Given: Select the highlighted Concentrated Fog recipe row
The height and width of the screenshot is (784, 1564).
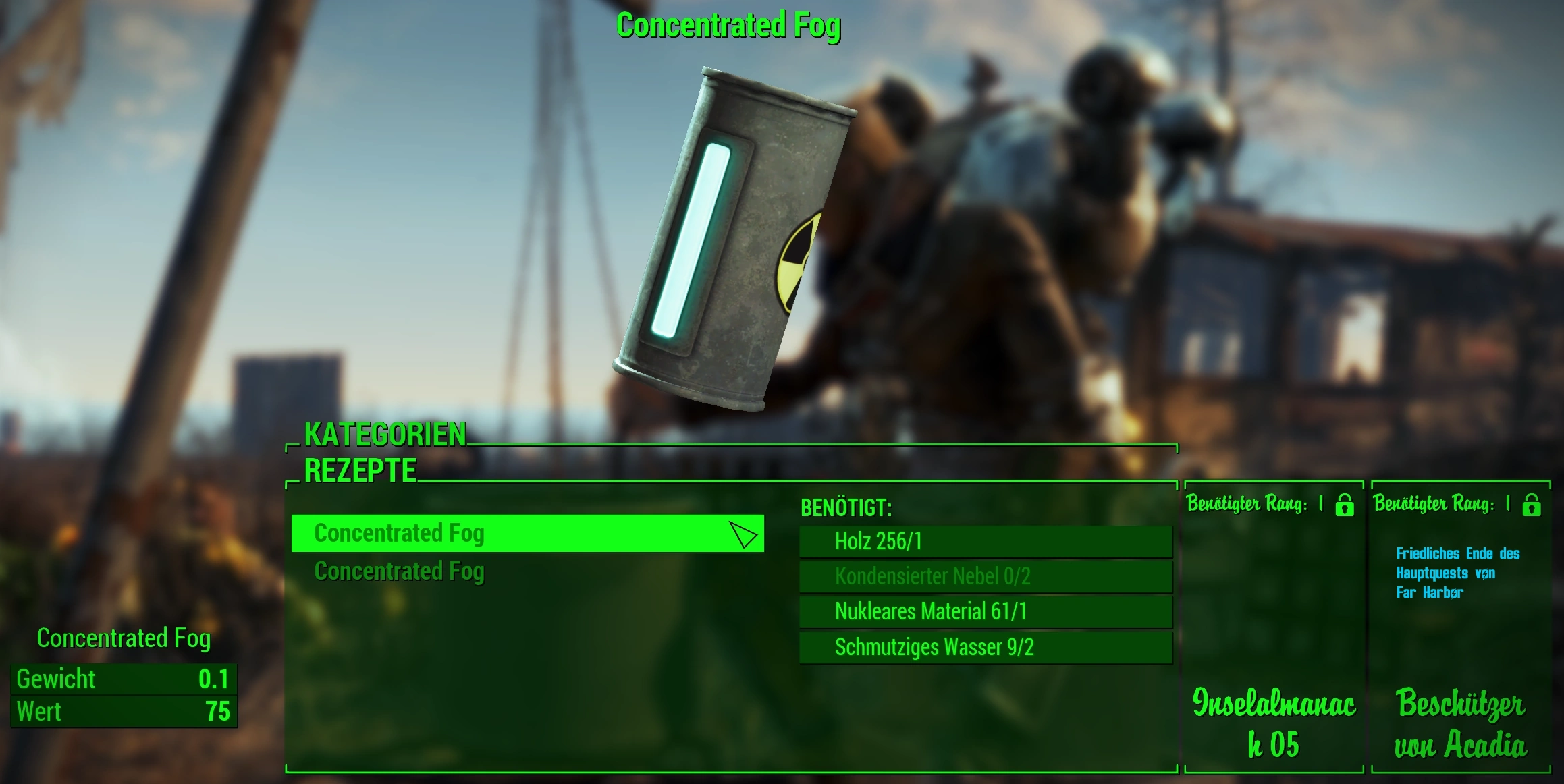Looking at the screenshot, I should click(x=527, y=534).
